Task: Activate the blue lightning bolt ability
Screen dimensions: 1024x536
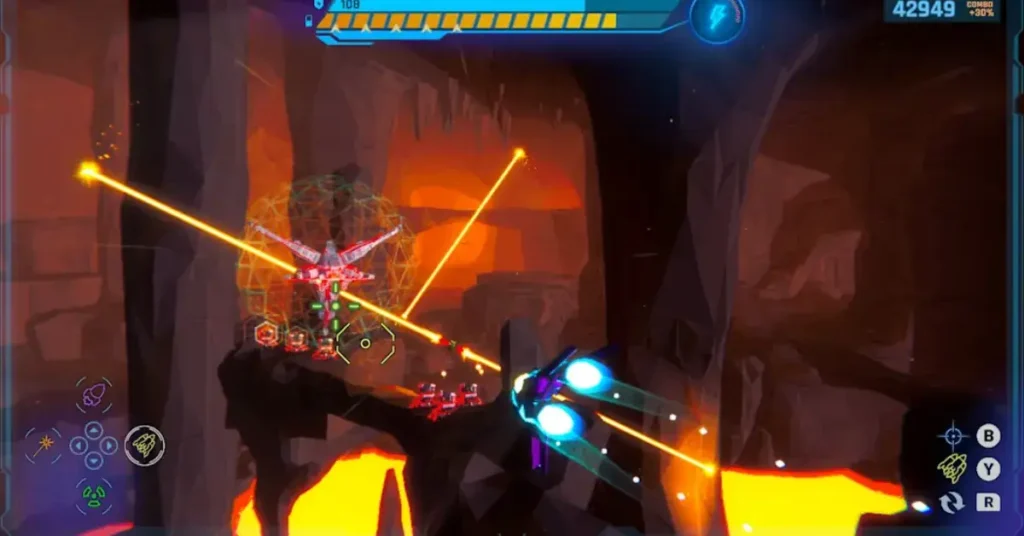Action: 717,18
